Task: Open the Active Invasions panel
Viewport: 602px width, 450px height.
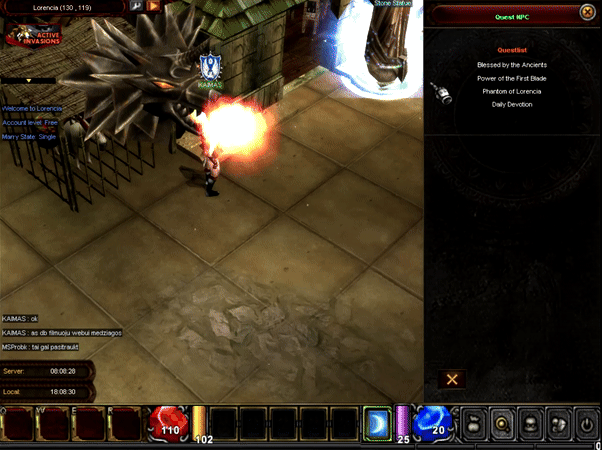Action: 32,38
